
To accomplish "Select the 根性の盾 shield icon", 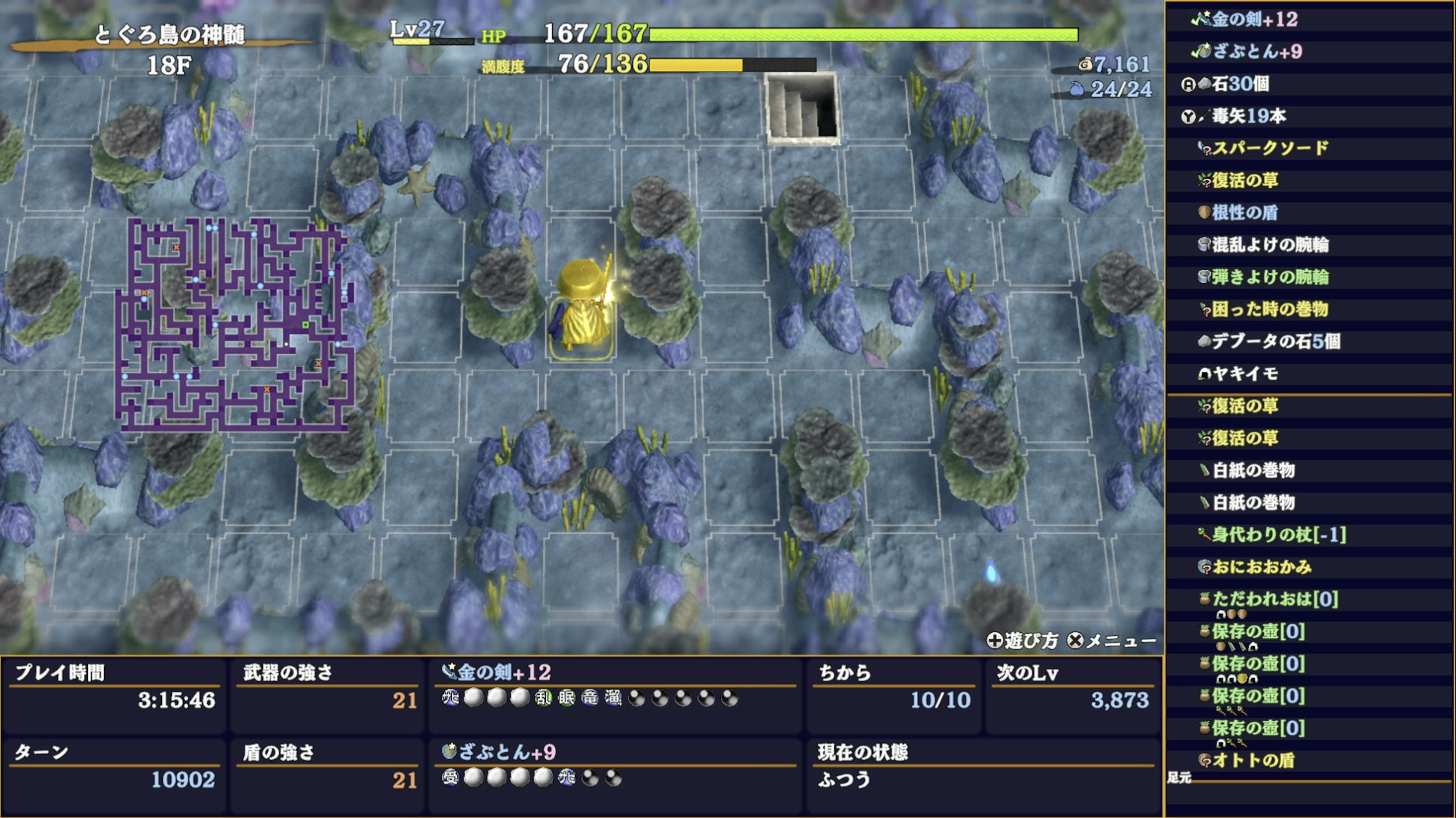I will tap(1202, 213).
